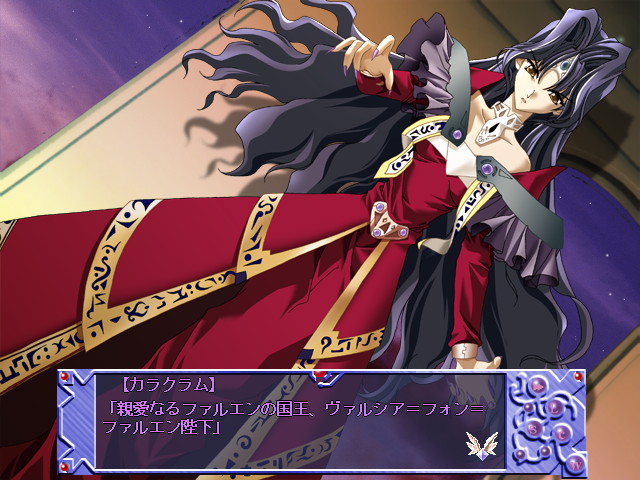Click the L orb to load game

[x=555, y=408]
